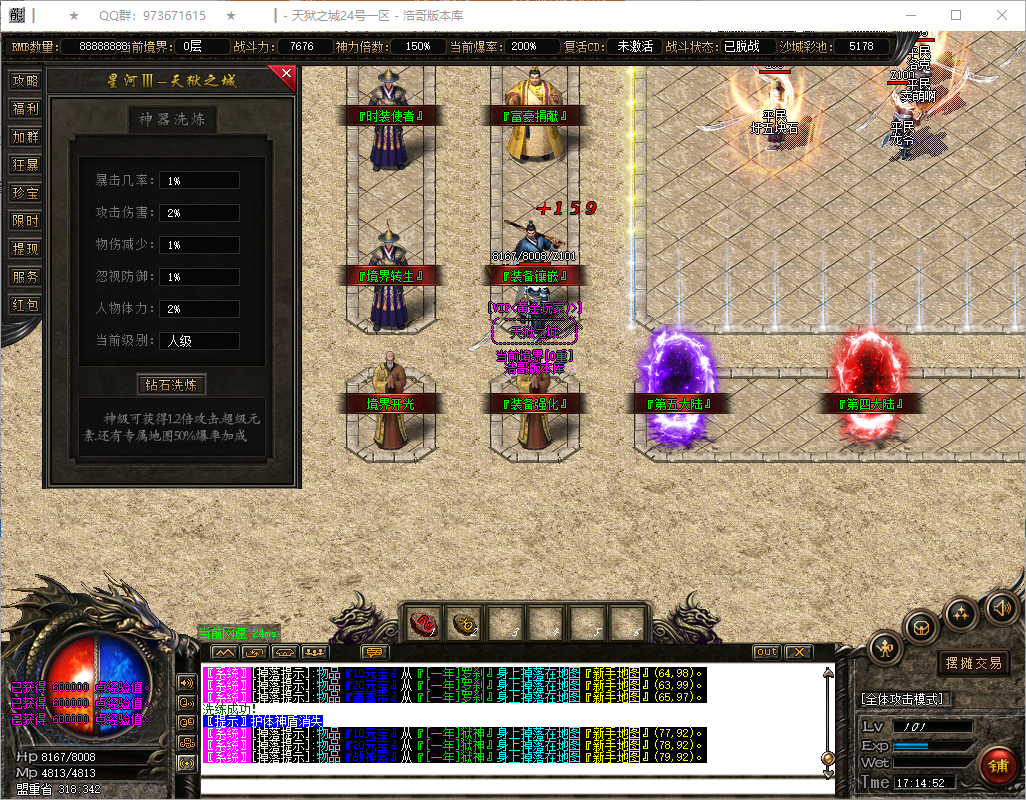This screenshot has height=800, width=1026.
Task: Open the 福利 welfare menu
Action: point(25,109)
